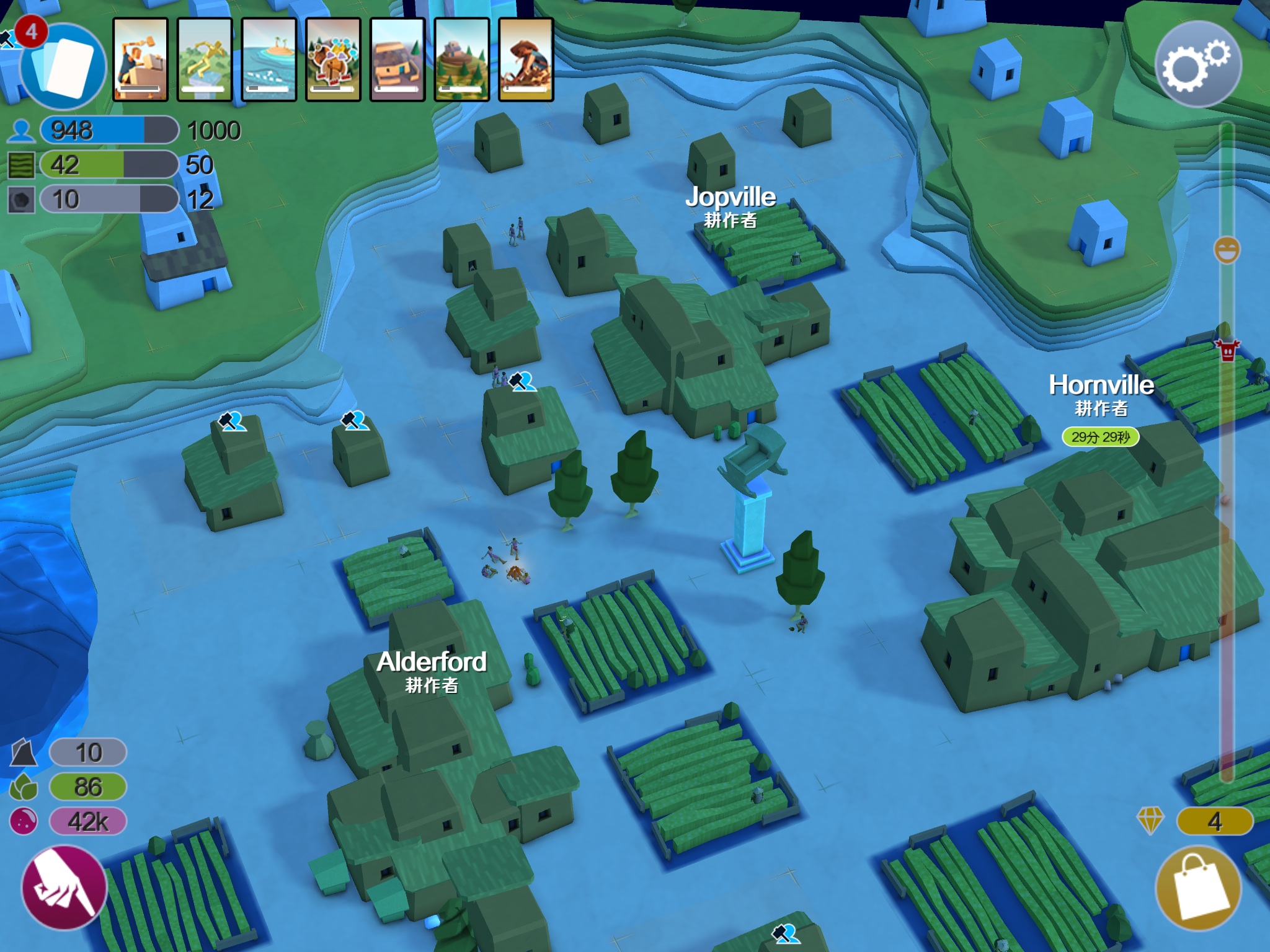Image resolution: width=1270 pixels, height=952 pixels.
Task: Select the Alderford settlement label
Action: point(432,663)
